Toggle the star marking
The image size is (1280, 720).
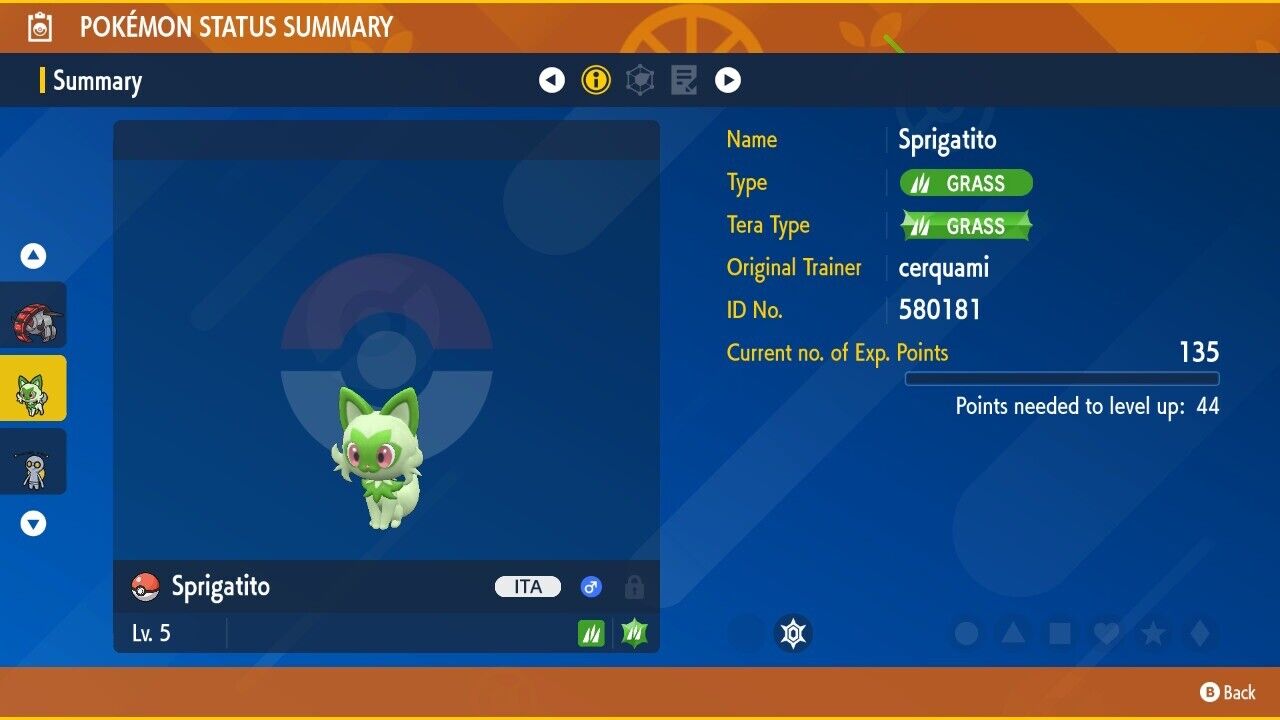click(x=1153, y=634)
